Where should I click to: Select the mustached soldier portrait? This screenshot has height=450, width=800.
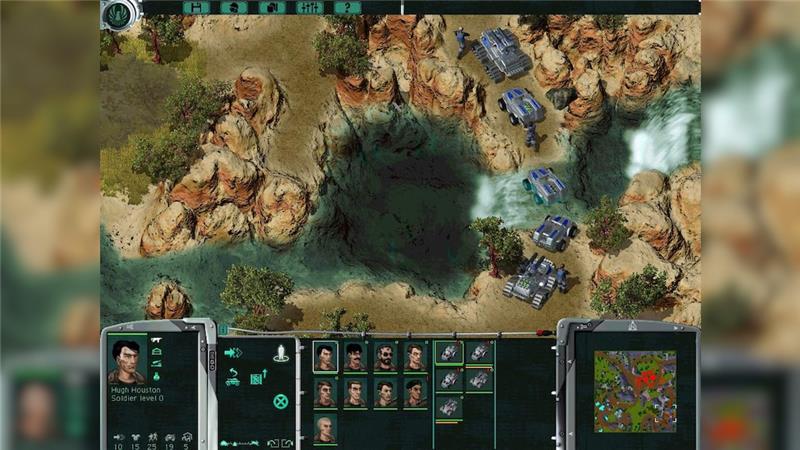point(355,356)
